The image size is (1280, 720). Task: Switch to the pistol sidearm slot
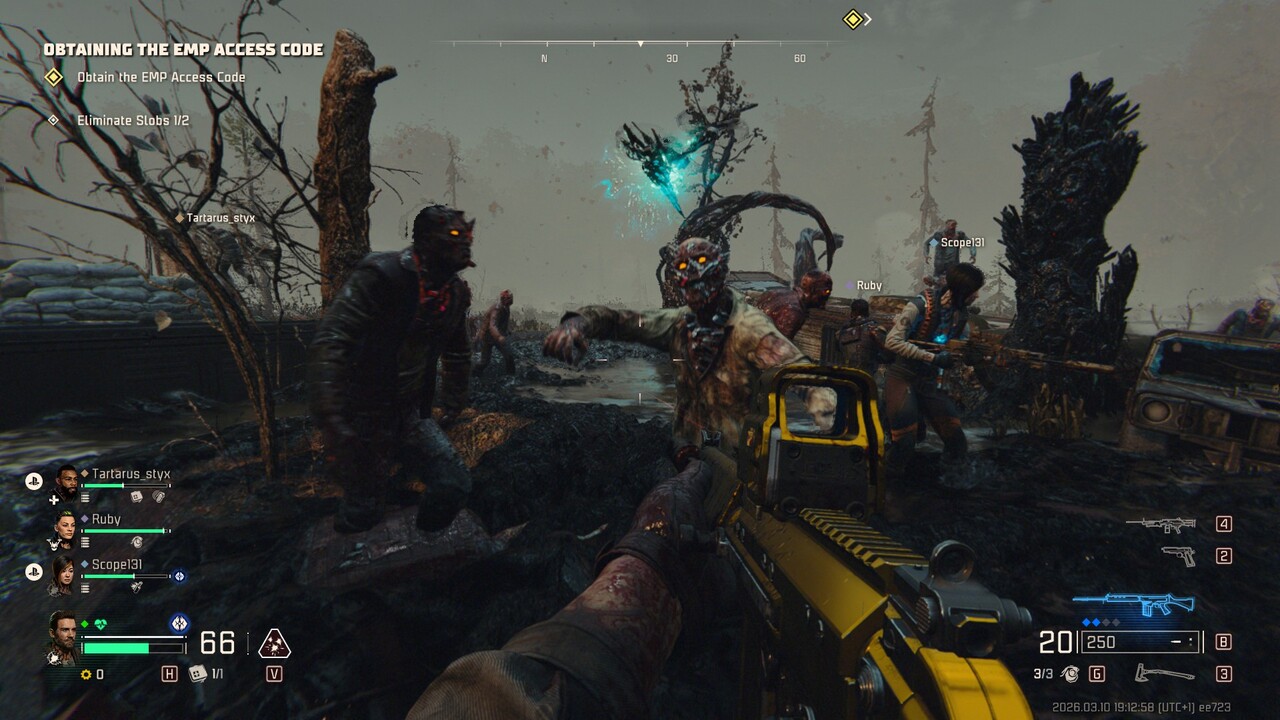(x=1180, y=556)
